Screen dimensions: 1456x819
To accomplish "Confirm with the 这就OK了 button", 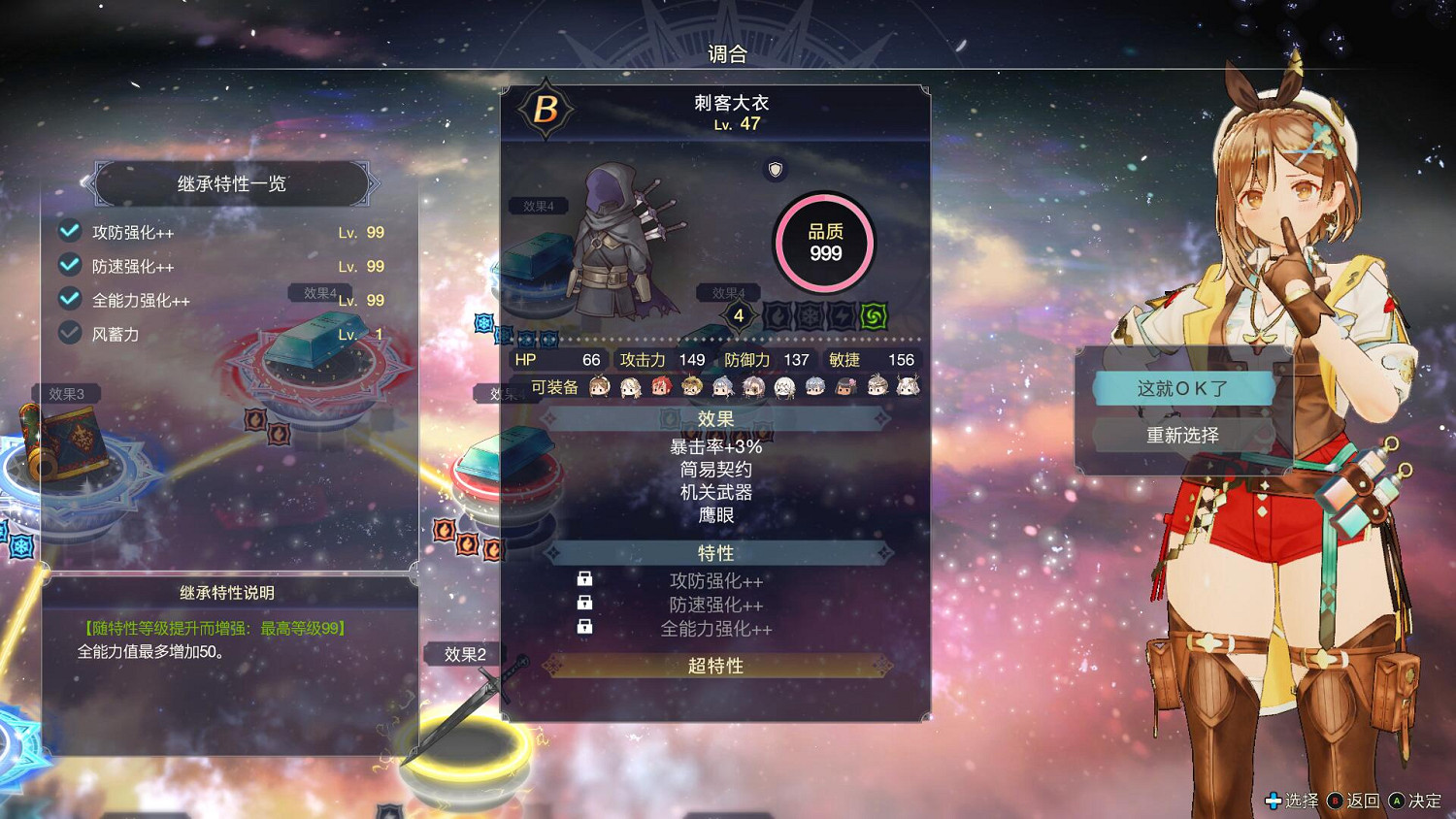I will click(1183, 386).
